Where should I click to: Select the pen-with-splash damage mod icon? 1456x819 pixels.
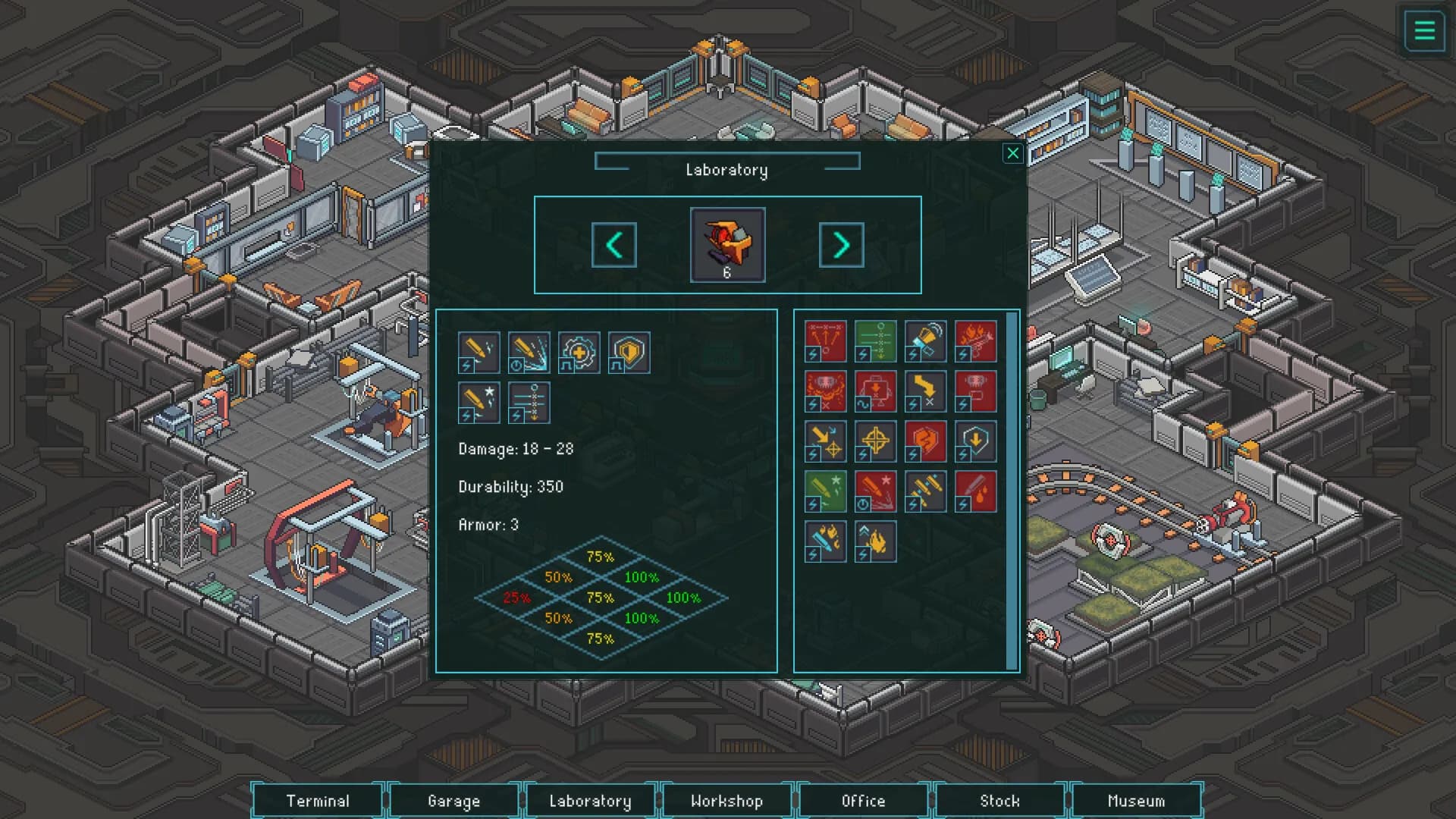pos(529,353)
